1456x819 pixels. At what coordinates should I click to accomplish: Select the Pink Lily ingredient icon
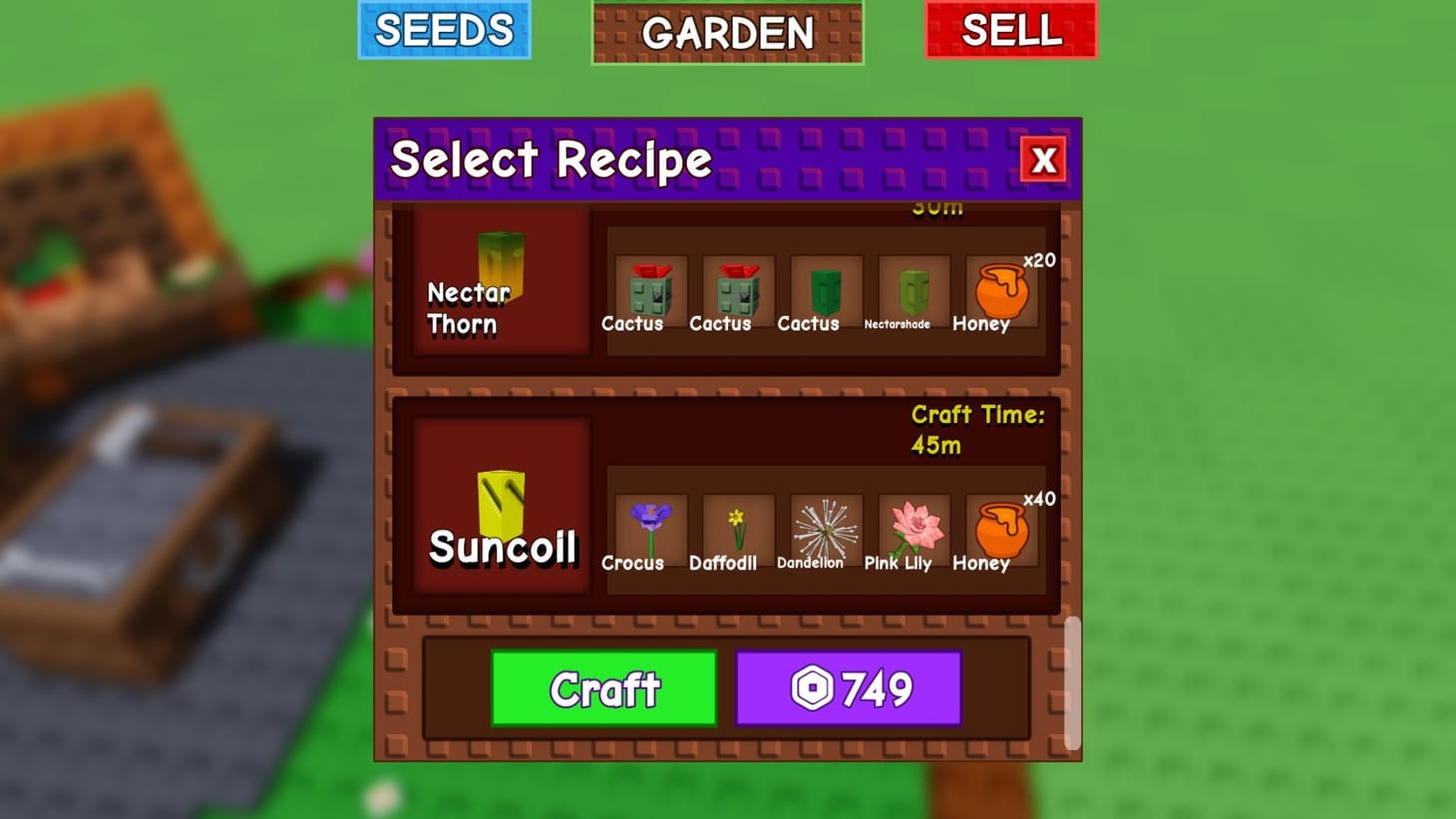(909, 531)
